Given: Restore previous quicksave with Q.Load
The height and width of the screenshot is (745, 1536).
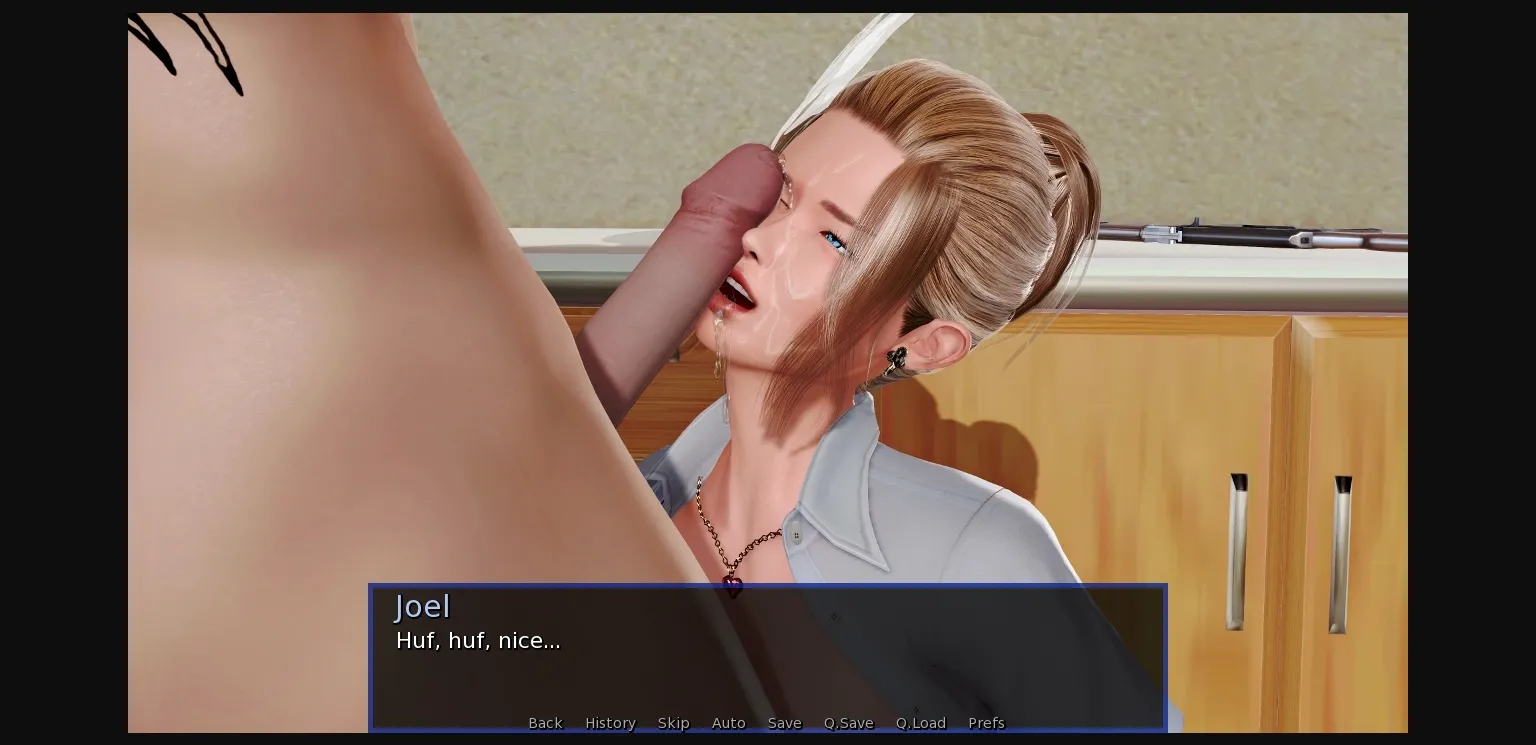Looking at the screenshot, I should (920, 723).
